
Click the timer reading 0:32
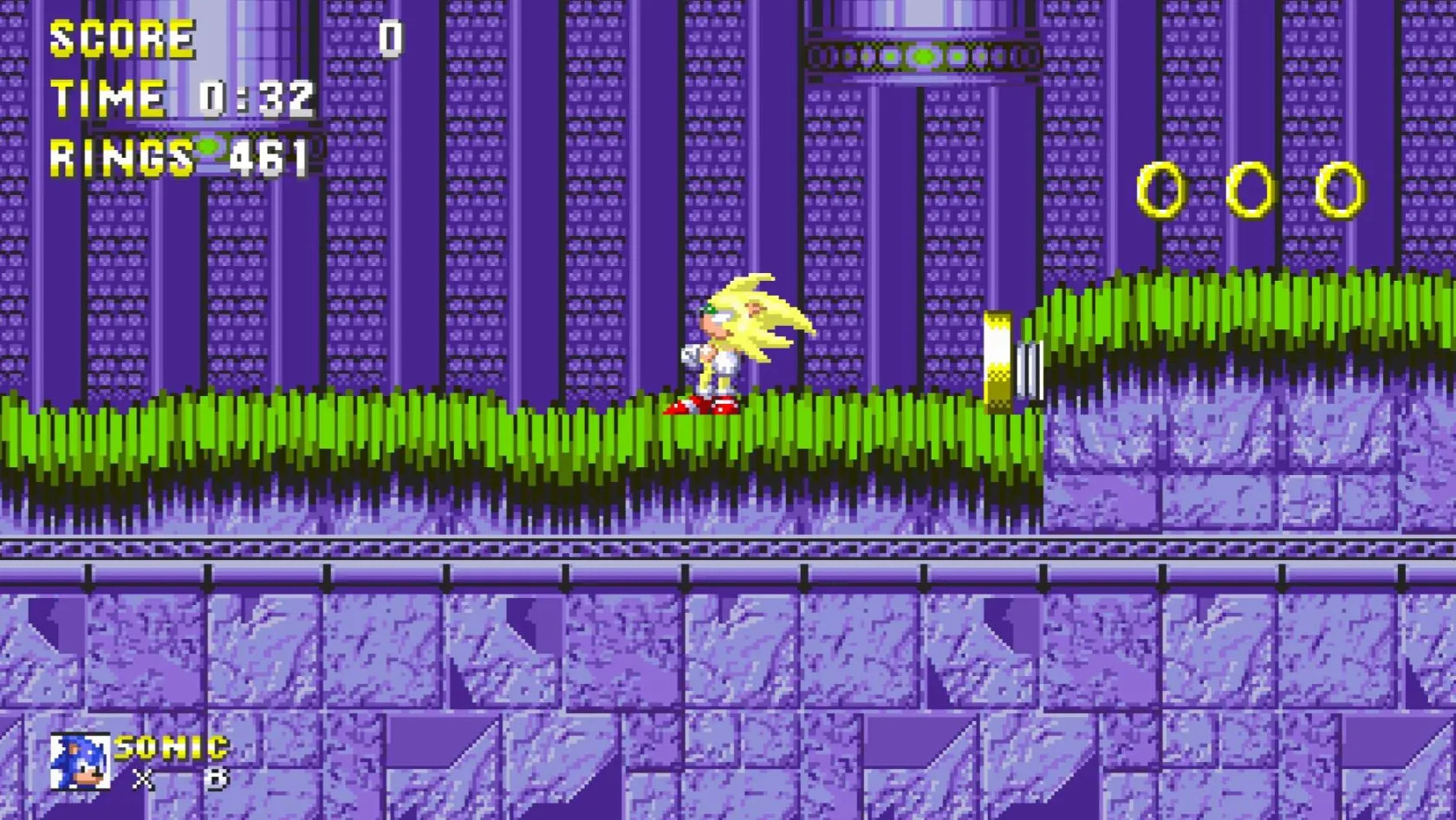pos(256,98)
